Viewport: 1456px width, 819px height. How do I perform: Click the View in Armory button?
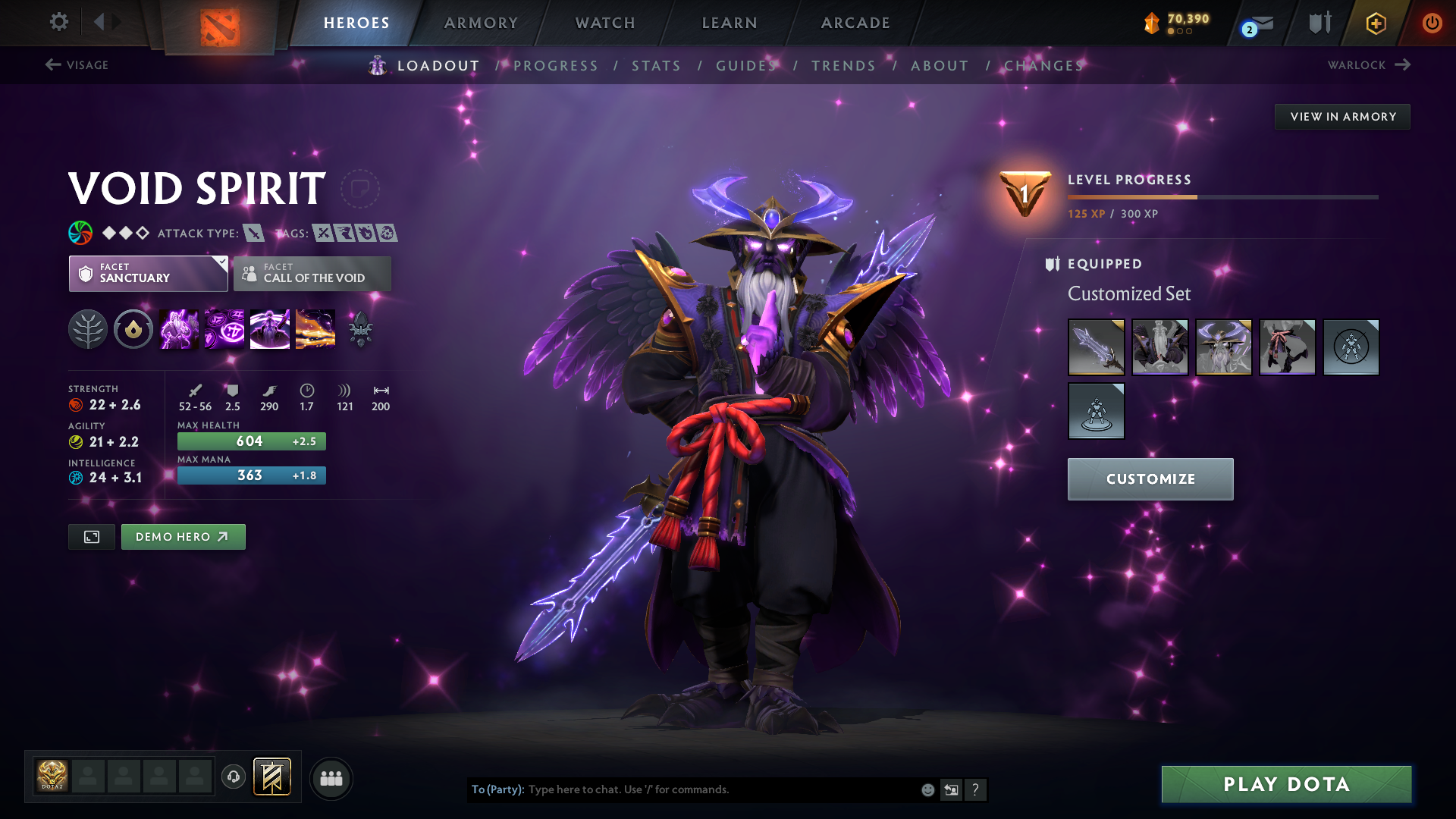point(1342,117)
